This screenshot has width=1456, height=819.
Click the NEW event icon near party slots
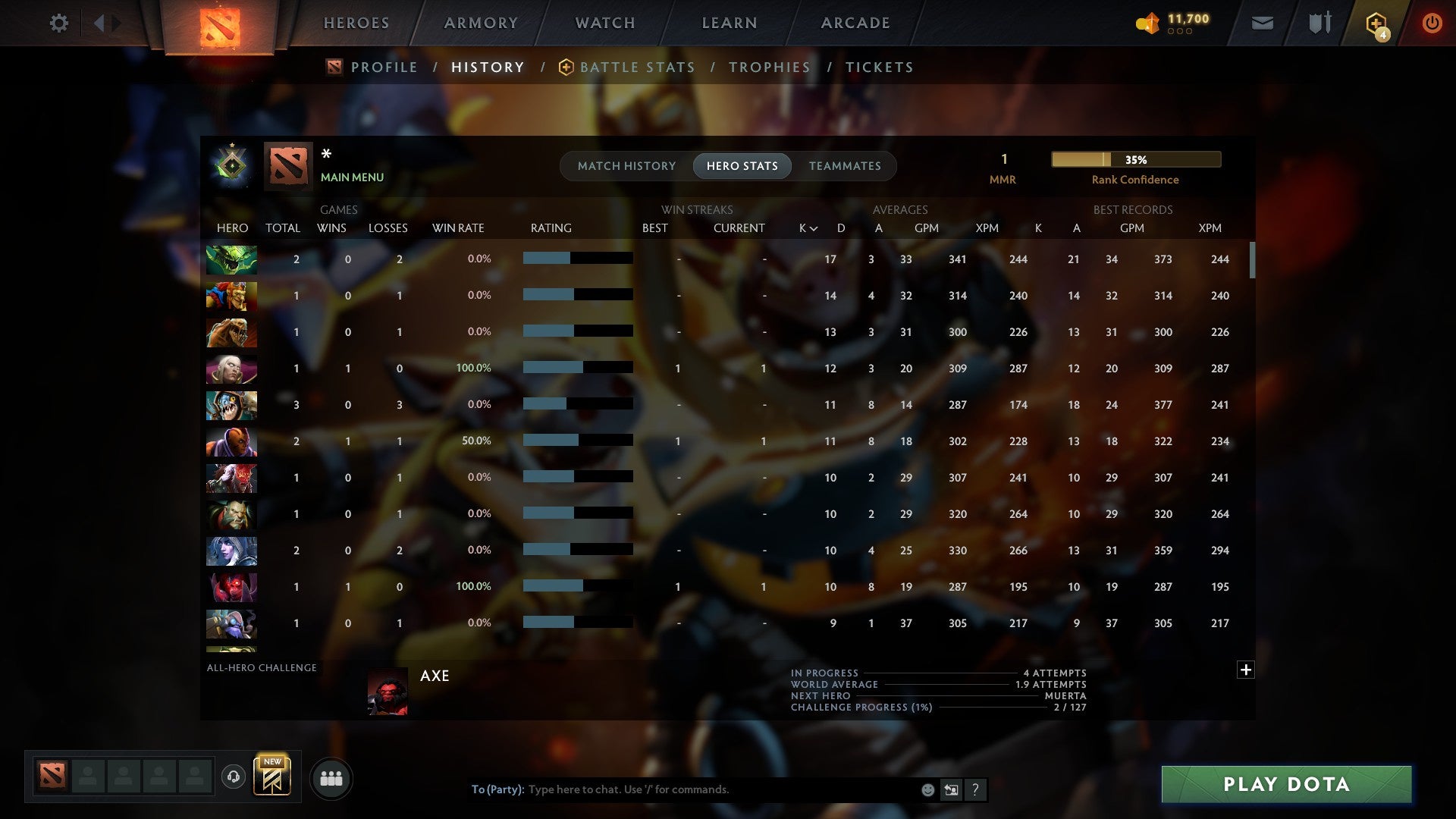point(273,777)
